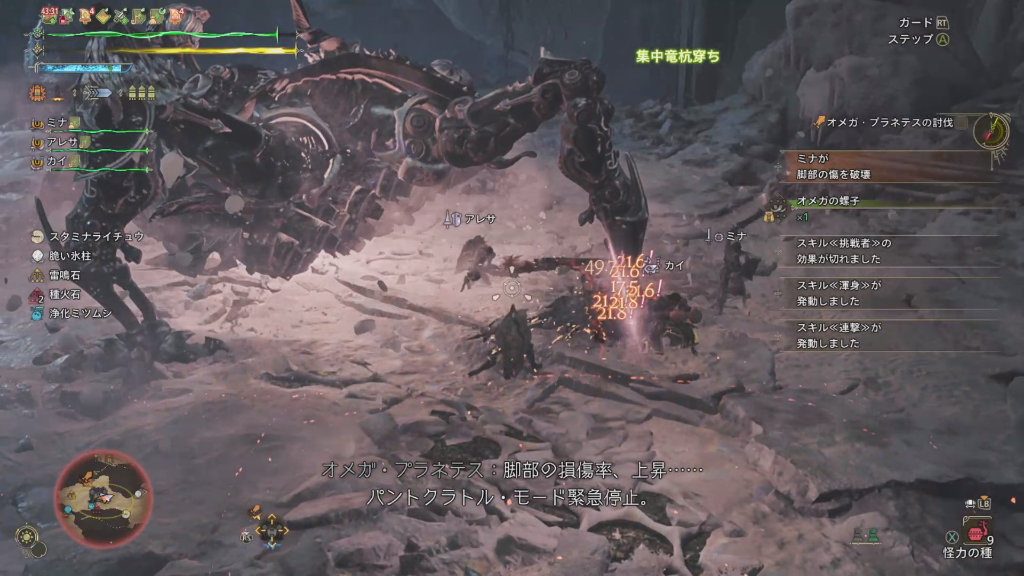Click the オメガ・プラネテスの討伐 quest tracker
The width and height of the screenshot is (1024, 576).
click(x=887, y=121)
